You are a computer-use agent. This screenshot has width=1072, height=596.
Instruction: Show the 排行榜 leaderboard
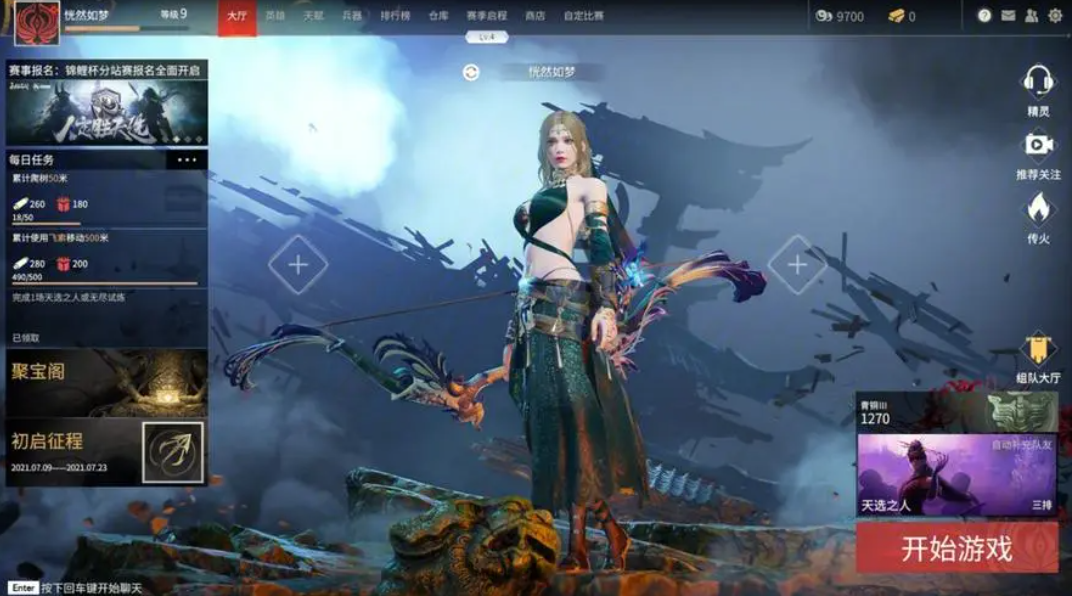(x=395, y=16)
